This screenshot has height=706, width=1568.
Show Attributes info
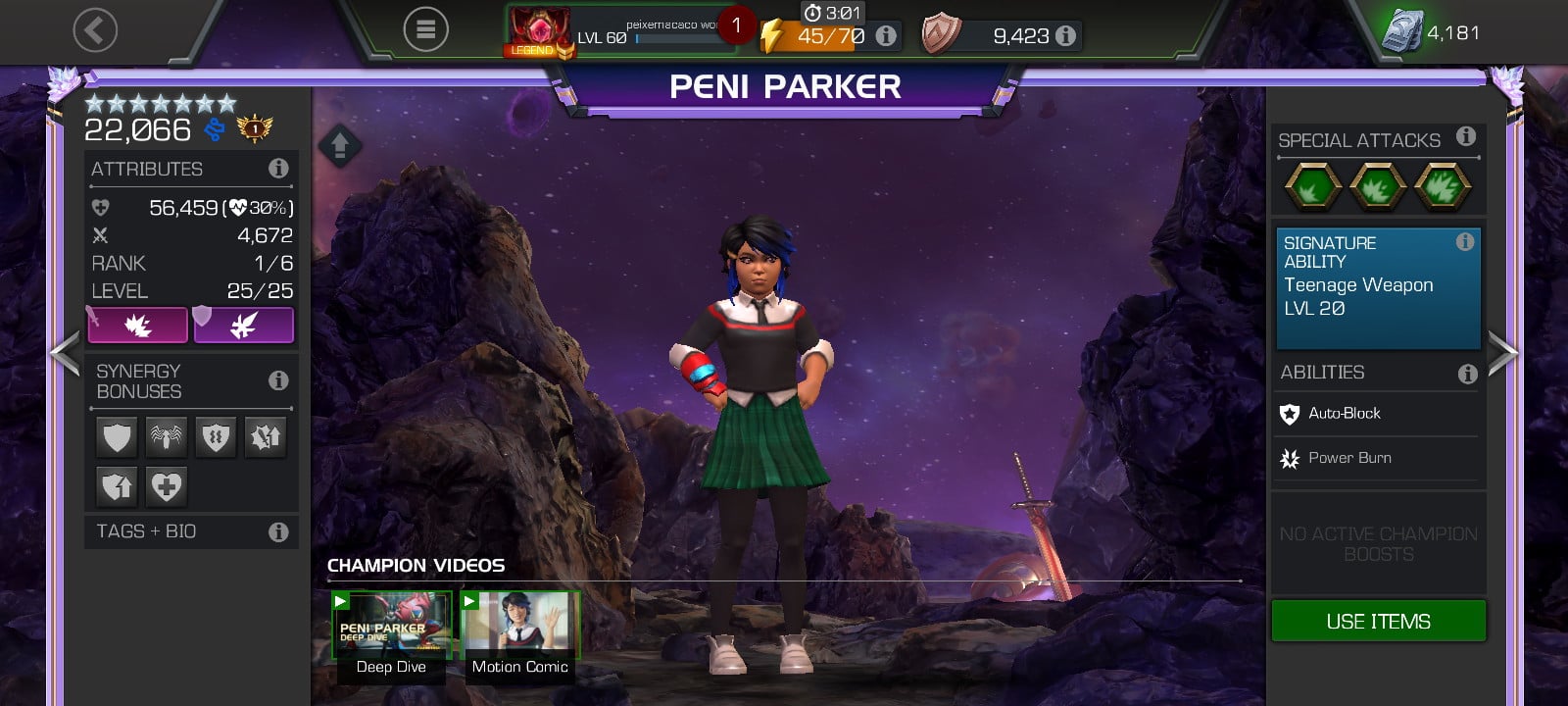pos(278,169)
